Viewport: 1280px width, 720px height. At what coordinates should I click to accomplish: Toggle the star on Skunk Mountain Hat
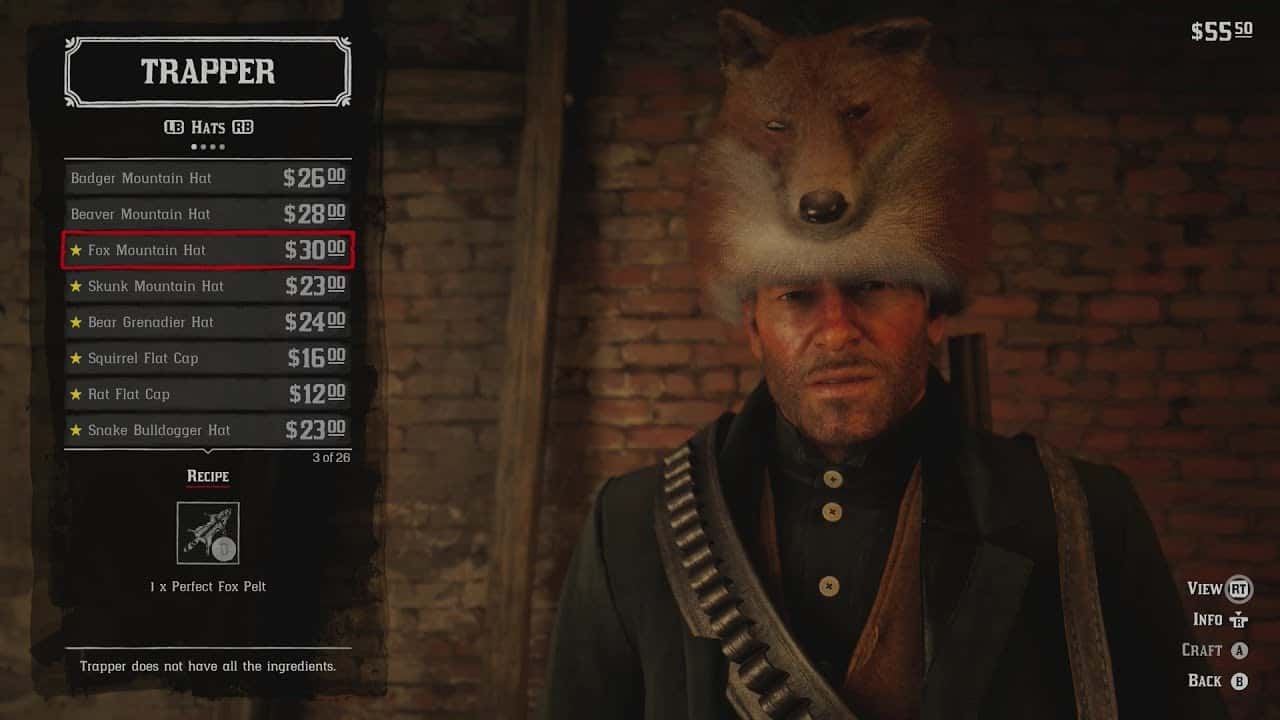[x=77, y=286]
